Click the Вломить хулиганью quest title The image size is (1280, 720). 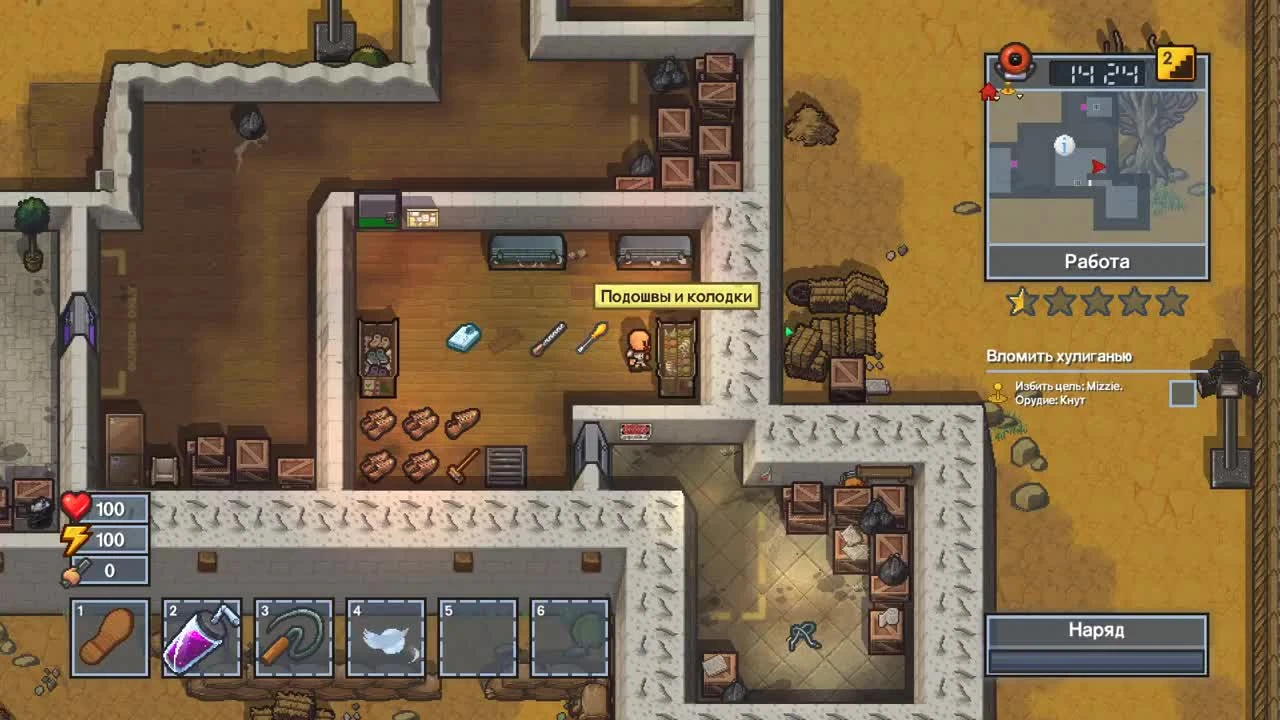coord(1058,356)
